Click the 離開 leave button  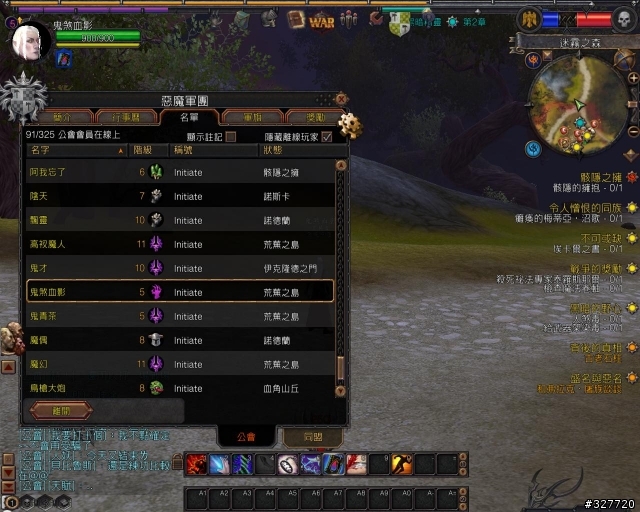tap(62, 410)
